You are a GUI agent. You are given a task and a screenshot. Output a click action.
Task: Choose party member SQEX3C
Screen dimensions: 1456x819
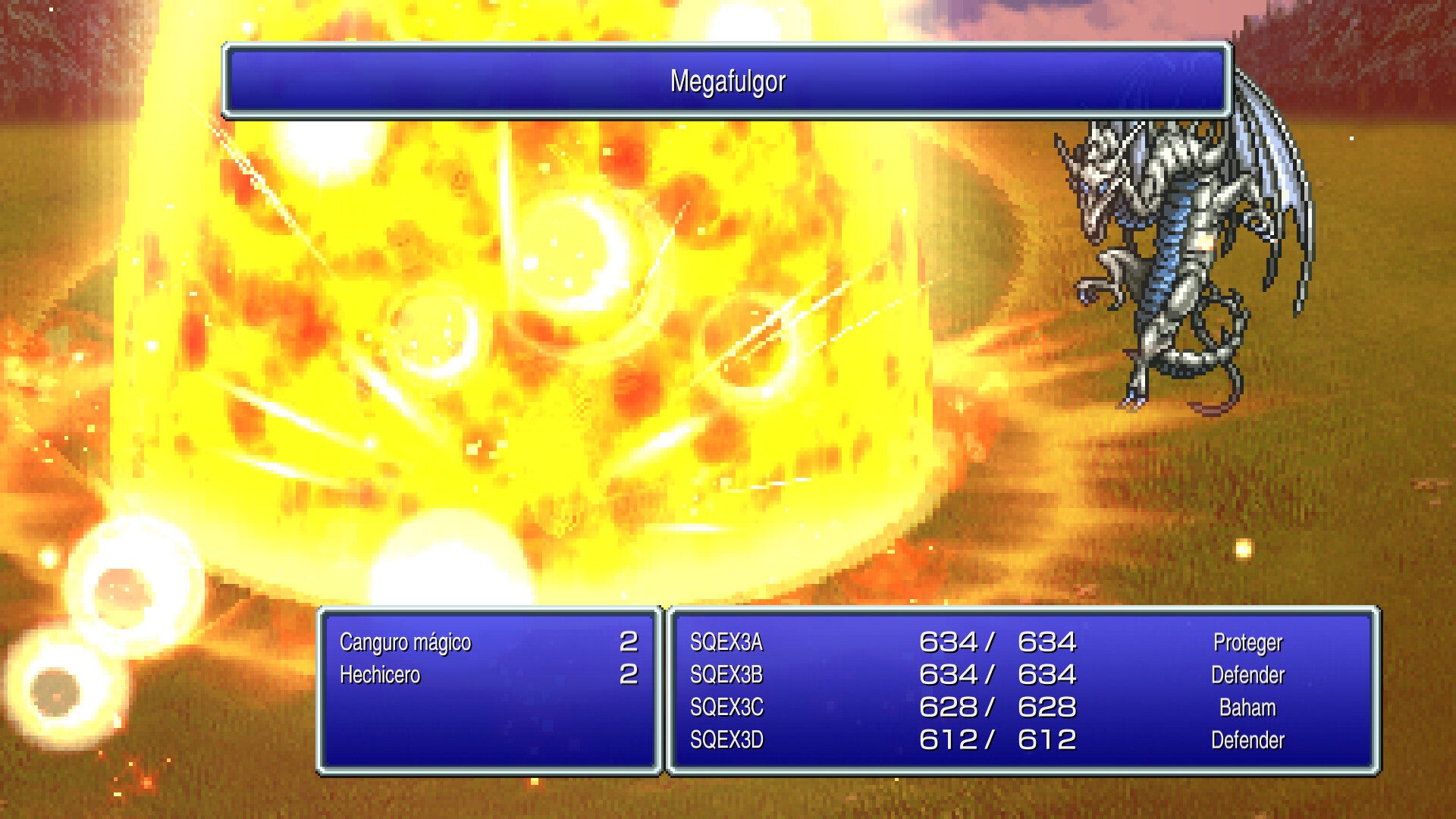click(726, 708)
